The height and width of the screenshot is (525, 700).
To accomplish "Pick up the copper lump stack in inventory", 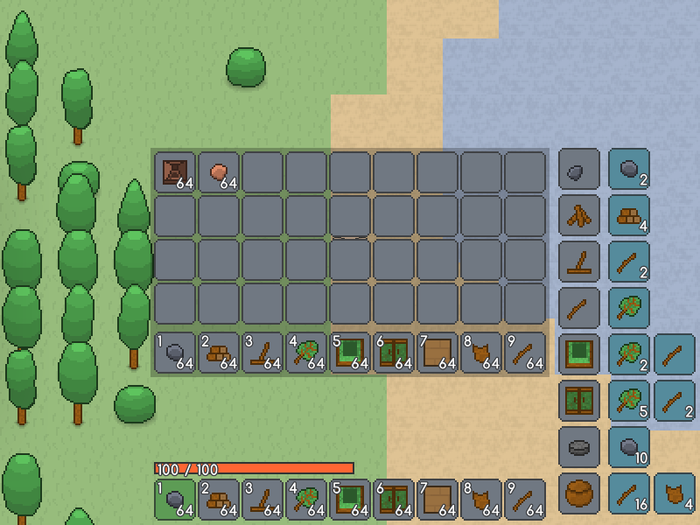I will click(219, 172).
